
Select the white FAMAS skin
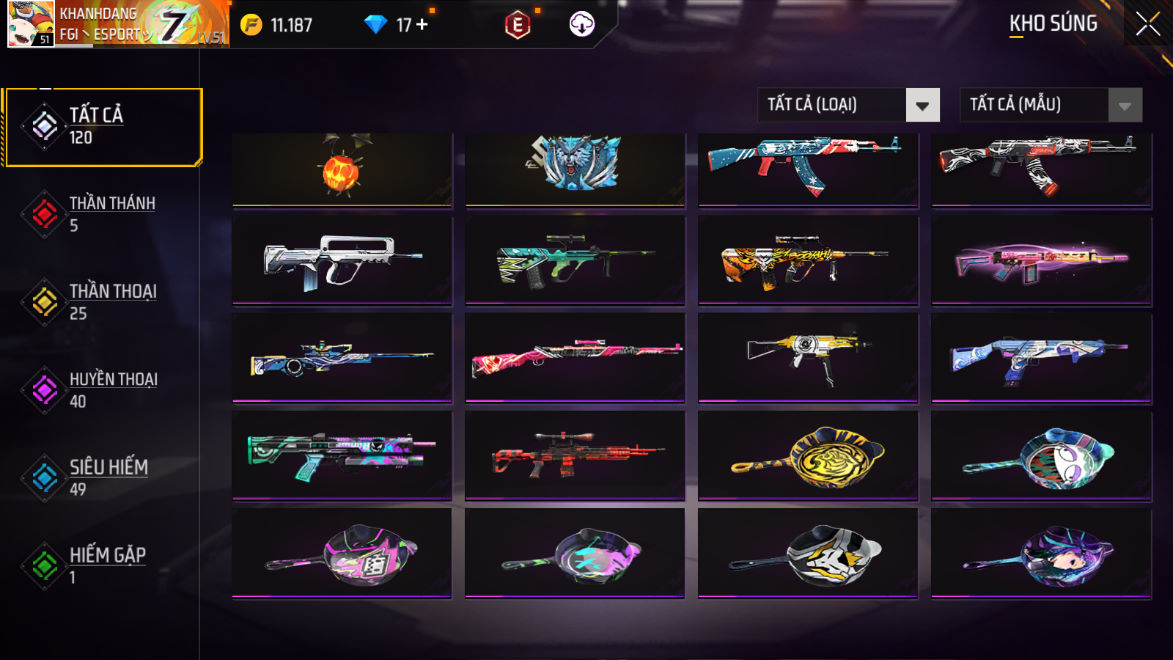(342, 260)
